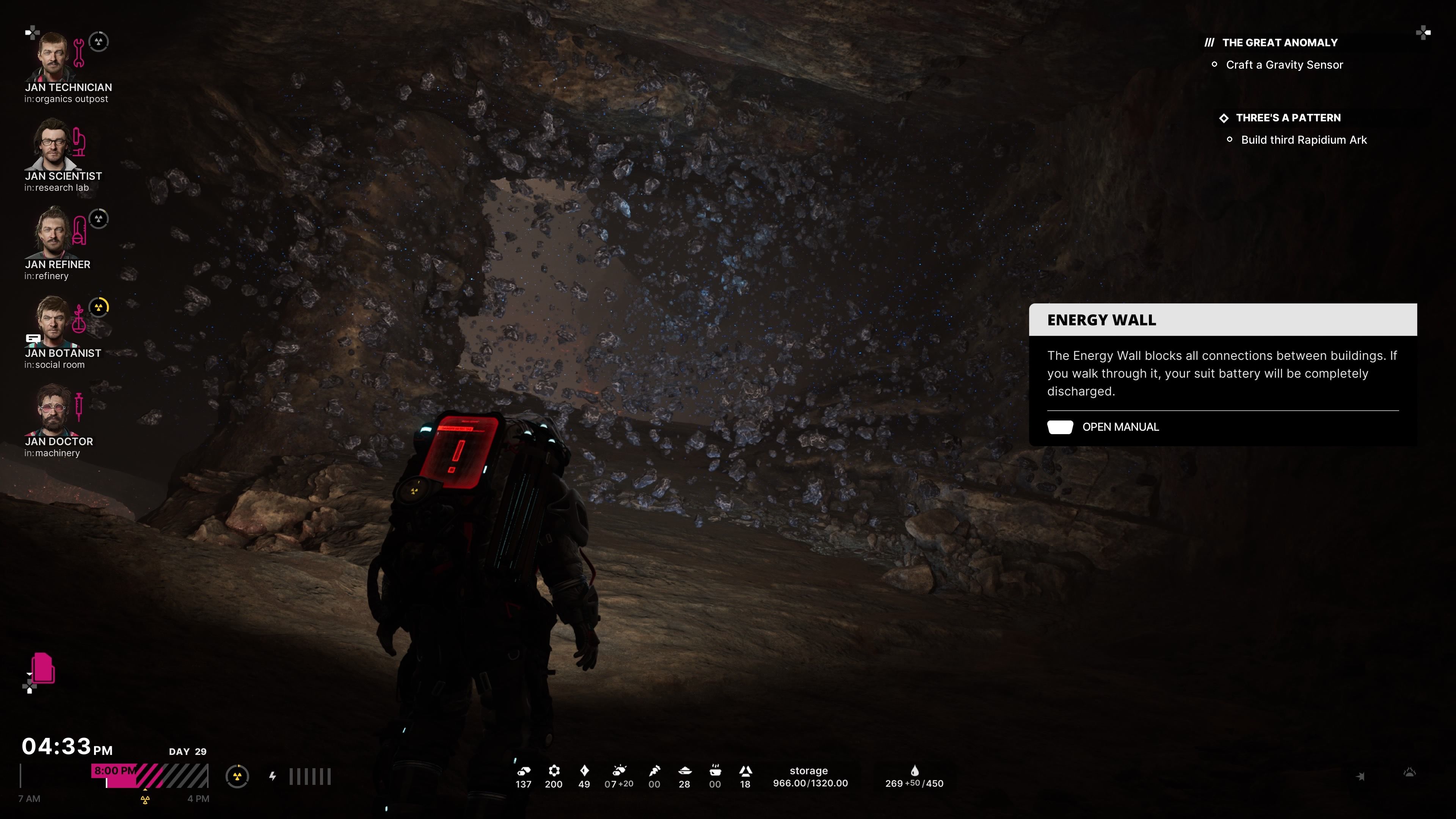Open The Great Anomaly quest tracker
Viewport: 1456px width, 819px height.
(x=1279, y=43)
